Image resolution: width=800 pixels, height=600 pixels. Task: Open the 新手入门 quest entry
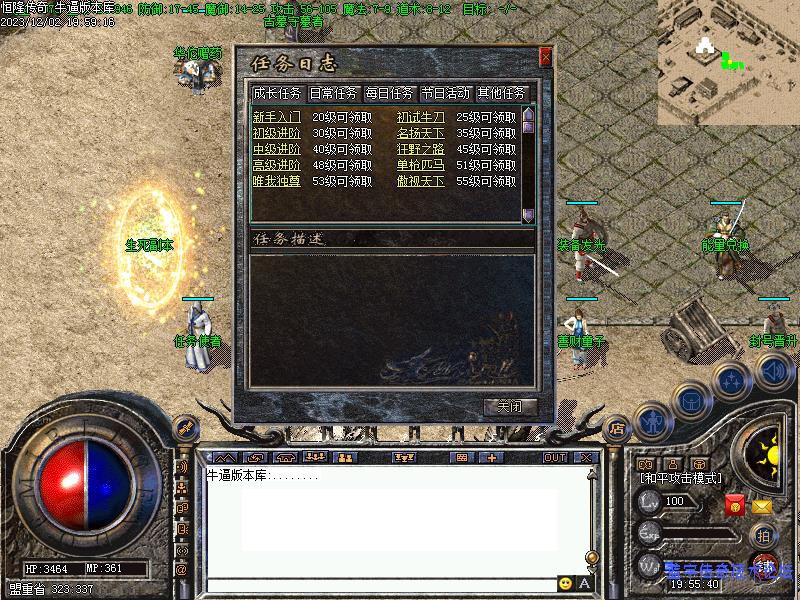[x=276, y=117]
